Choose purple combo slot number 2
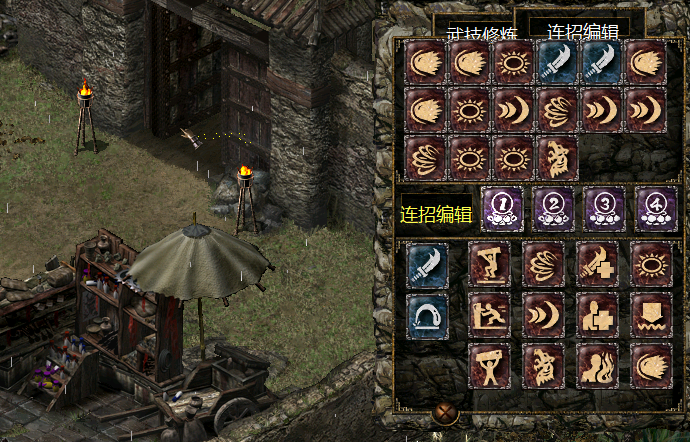This screenshot has width=690, height=442. click(553, 208)
